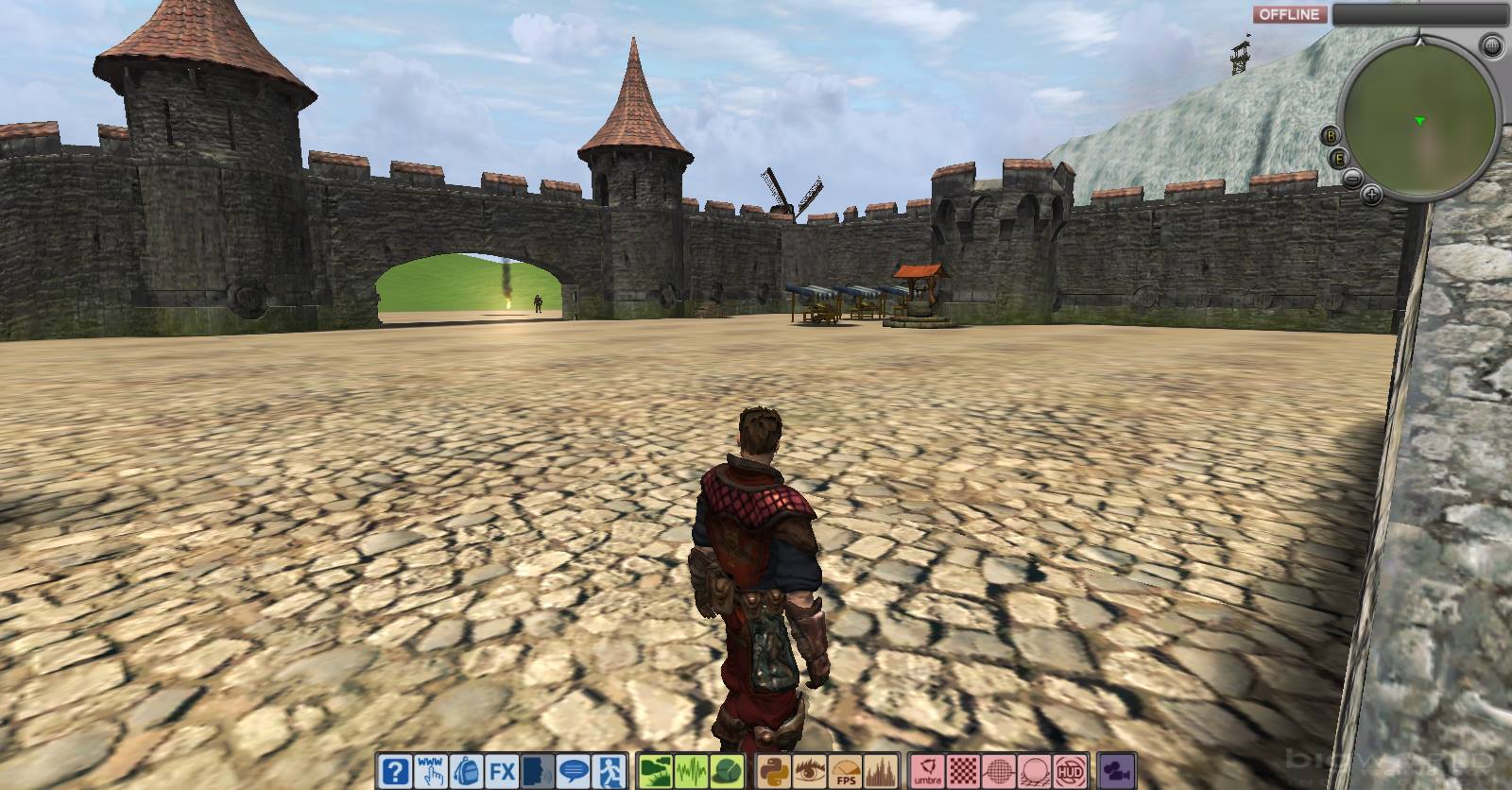Select the green cap hat icon

pos(725,770)
